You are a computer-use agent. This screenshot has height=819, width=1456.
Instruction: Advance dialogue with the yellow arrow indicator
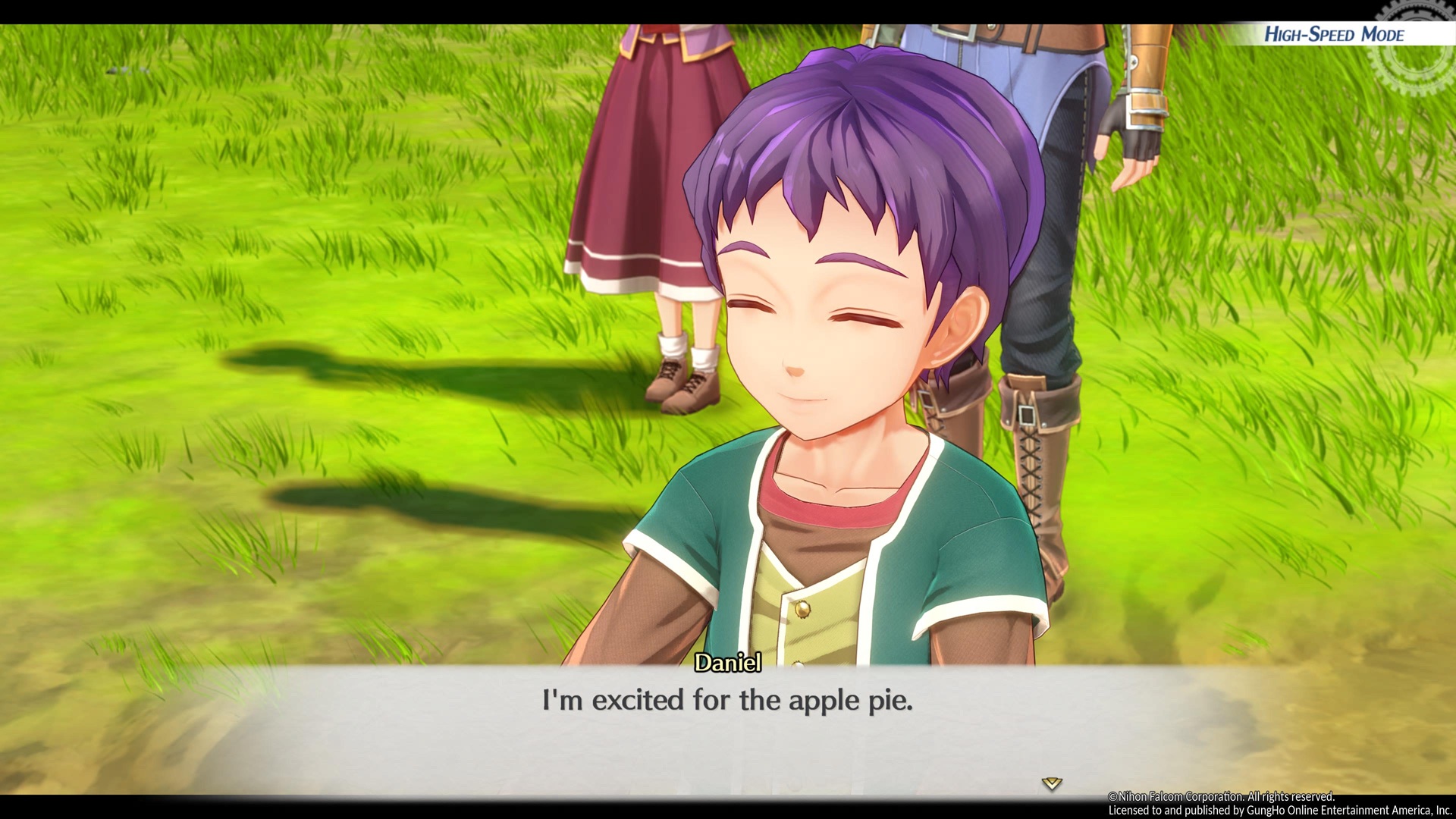[x=1051, y=783]
